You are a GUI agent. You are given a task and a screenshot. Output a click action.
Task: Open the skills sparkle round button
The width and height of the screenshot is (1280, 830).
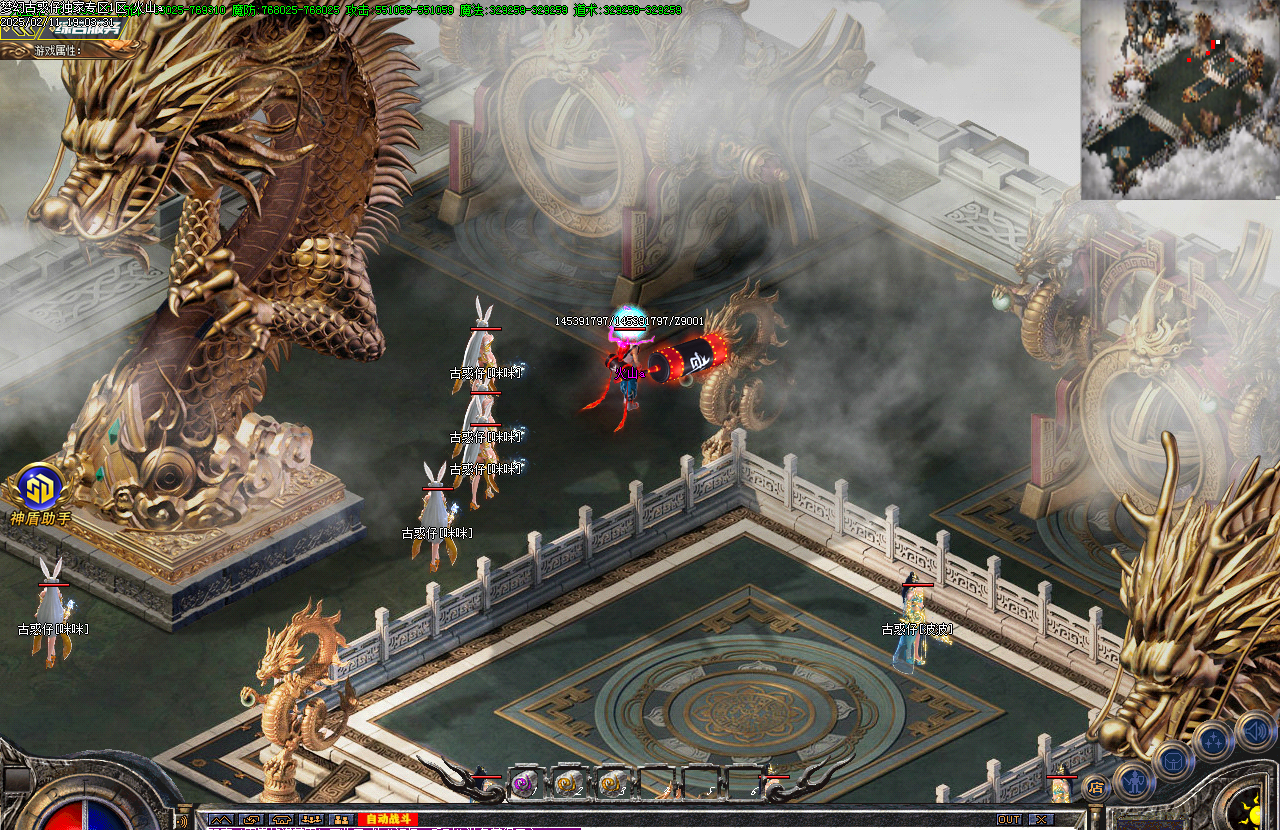coord(1213,741)
